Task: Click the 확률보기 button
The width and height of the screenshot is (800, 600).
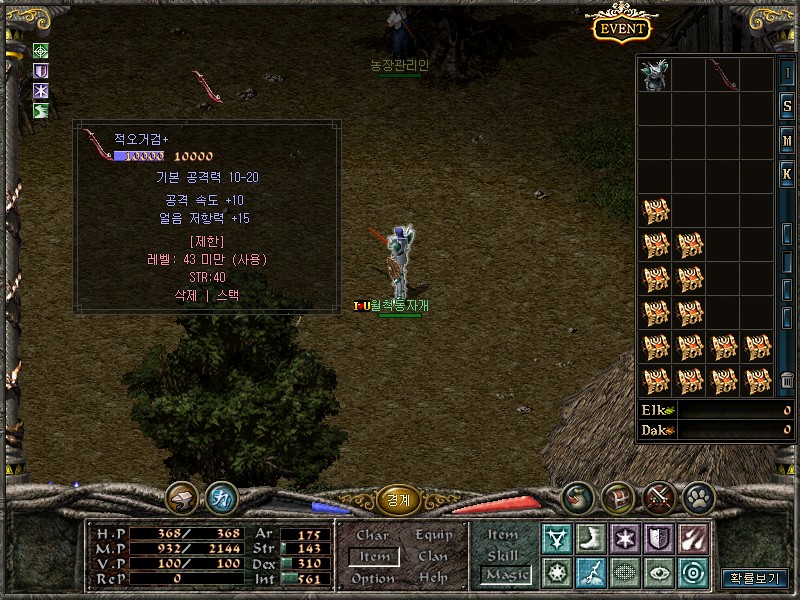Action: tap(755, 578)
